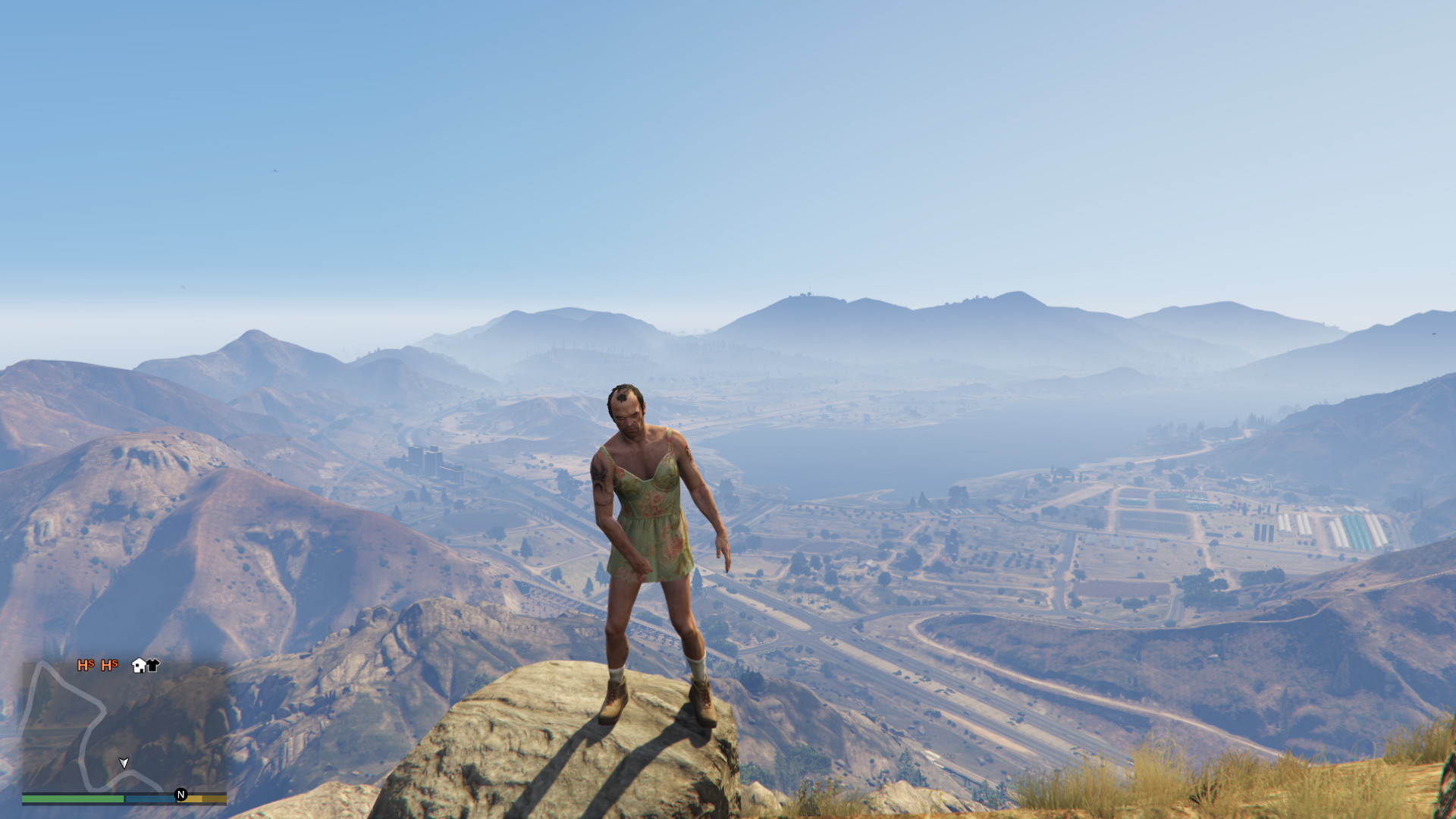
Task: Click the north compass N marker
Action: pyautogui.click(x=180, y=795)
